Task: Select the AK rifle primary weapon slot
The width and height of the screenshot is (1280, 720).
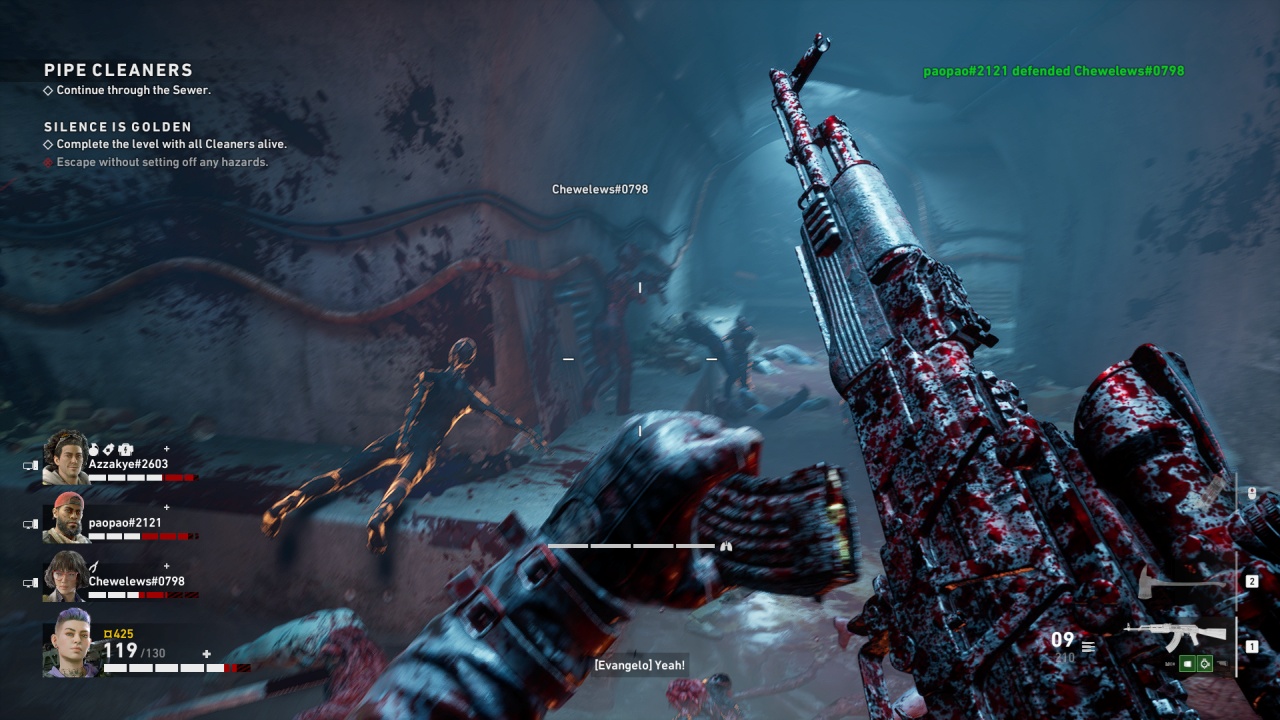Action: [x=1176, y=635]
